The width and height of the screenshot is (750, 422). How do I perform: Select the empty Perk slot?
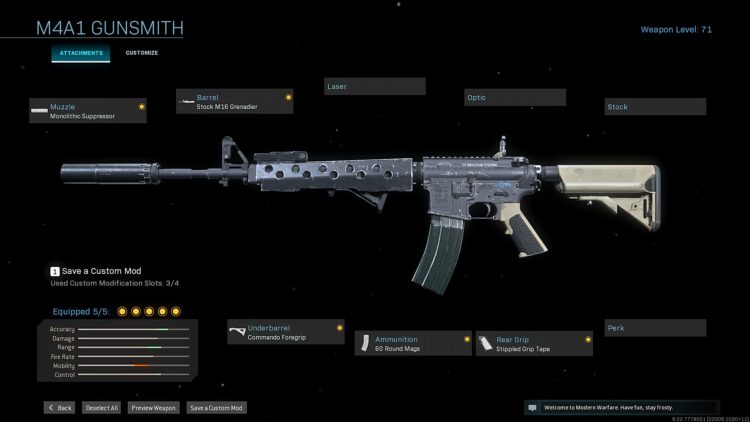(655, 328)
